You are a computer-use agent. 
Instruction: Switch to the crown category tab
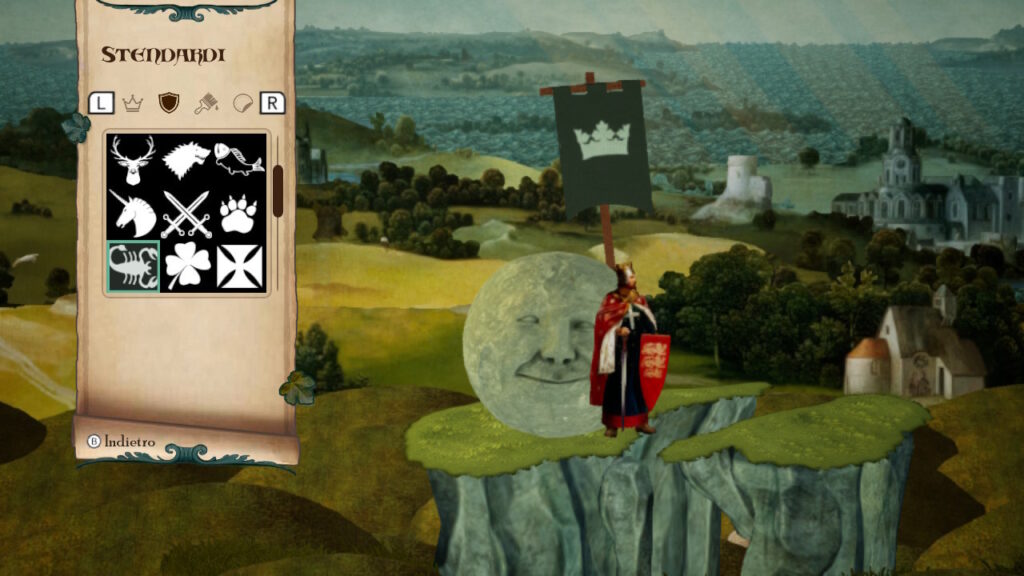click(x=133, y=102)
